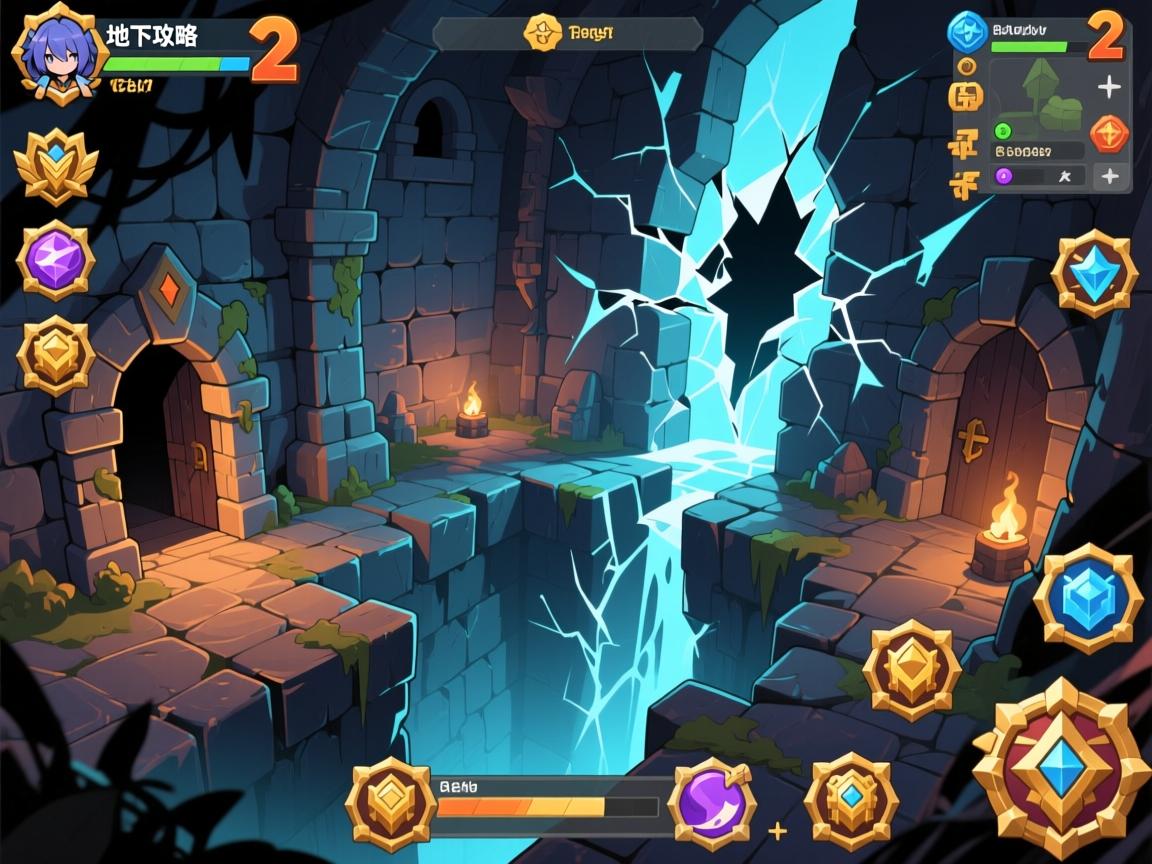Click the gold emblem above the large red button

click(911, 669)
